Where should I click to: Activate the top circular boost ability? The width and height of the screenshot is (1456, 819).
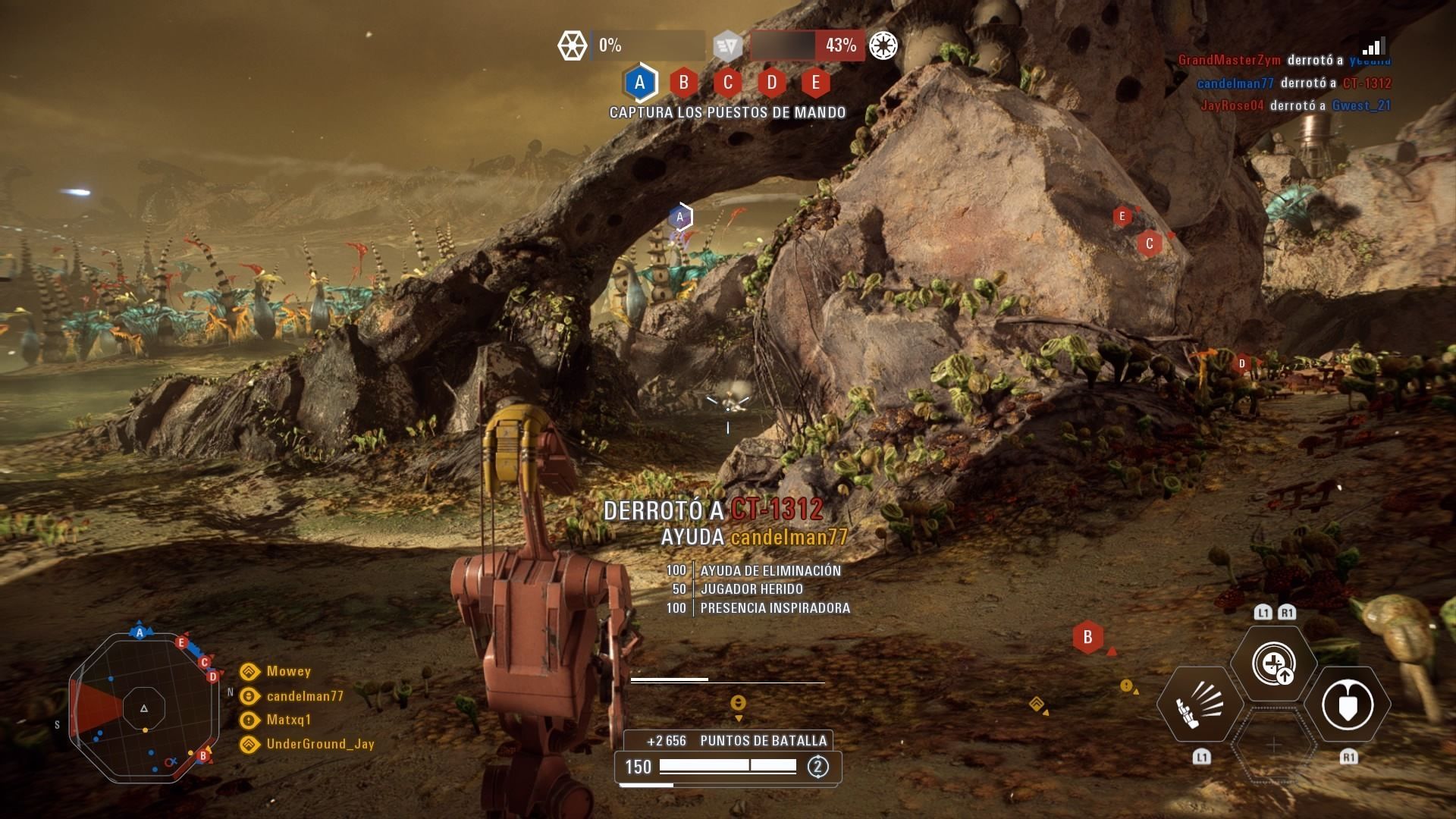tap(1273, 664)
